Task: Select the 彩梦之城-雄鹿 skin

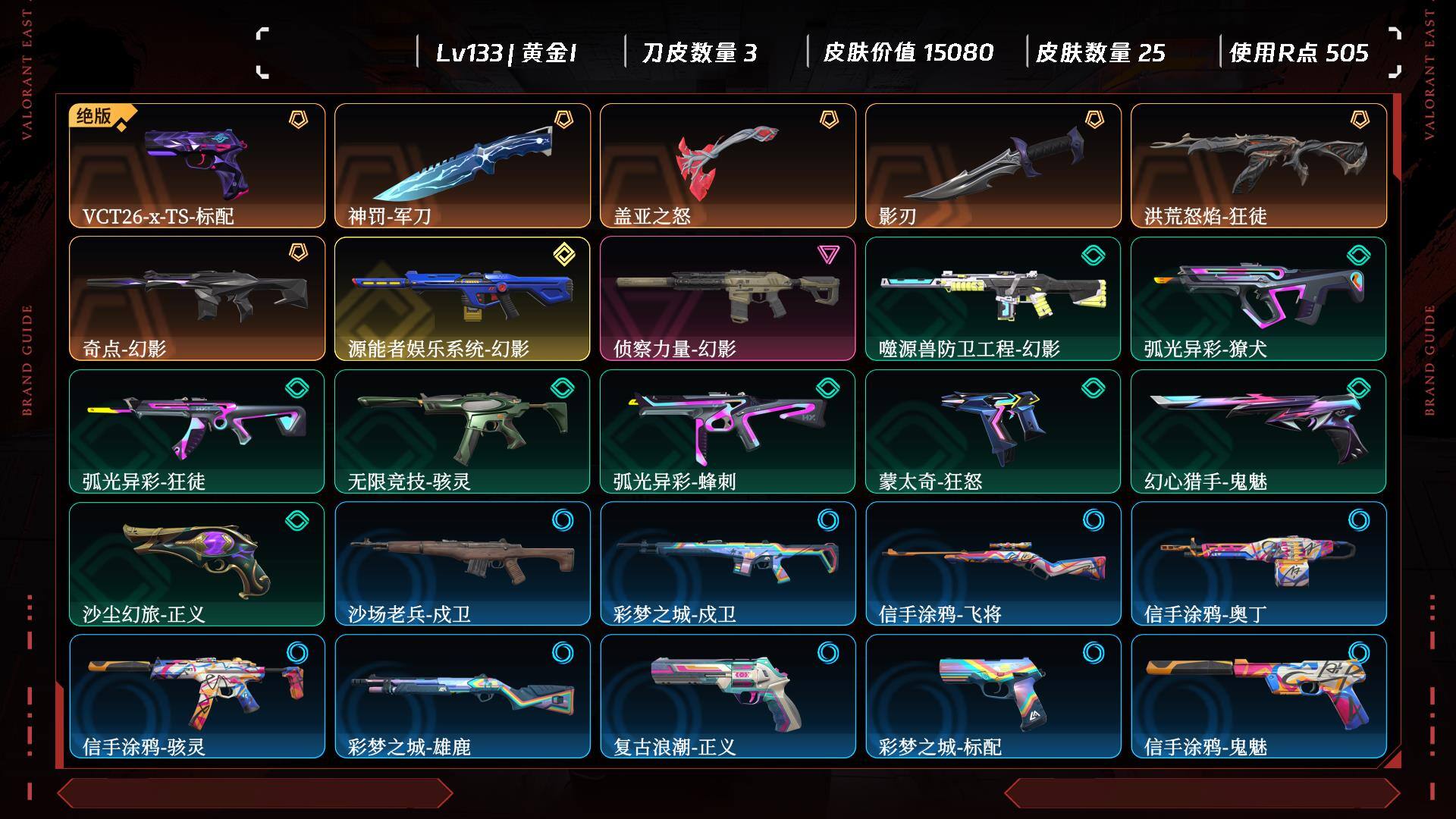Action: click(463, 696)
